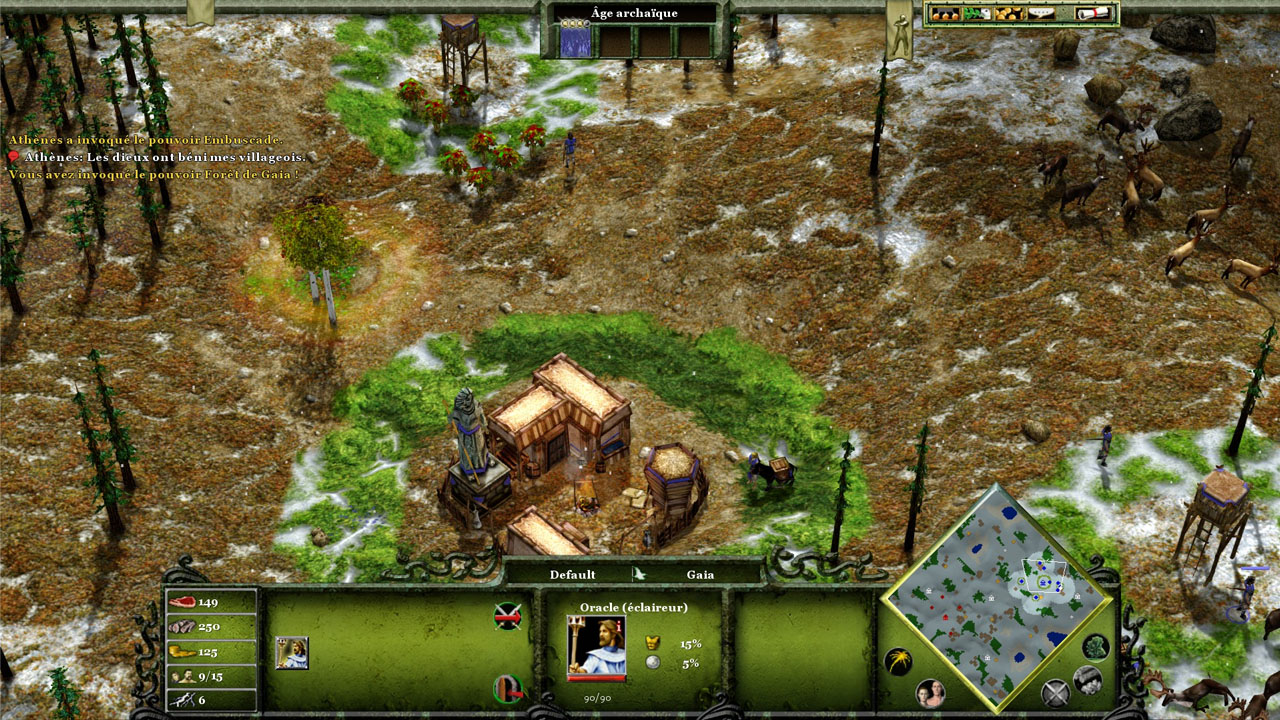Screen dimensions: 1280x720
Task: Toggle the wood and stone resource filter
Action: point(1087,680)
